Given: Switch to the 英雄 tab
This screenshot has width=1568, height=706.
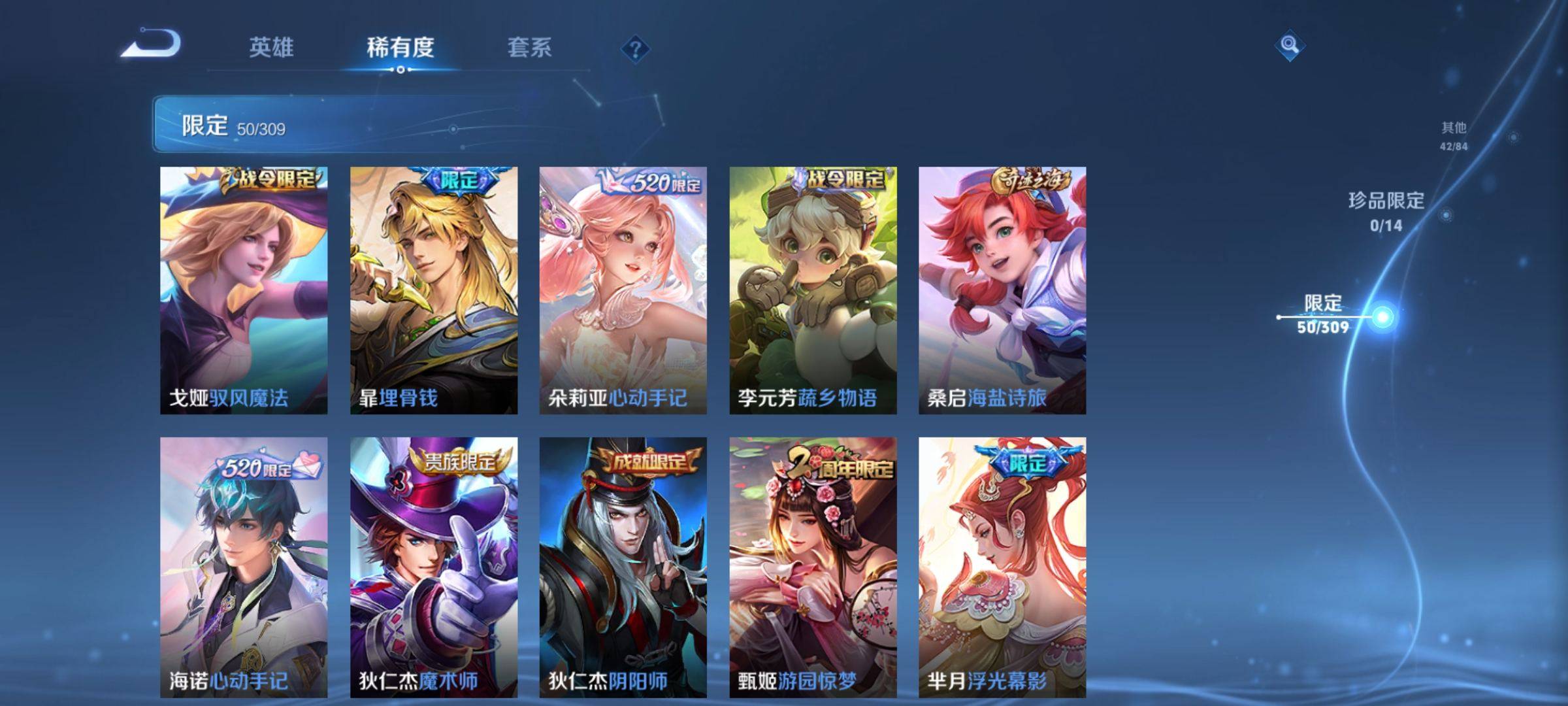Looking at the screenshot, I should (271, 47).
